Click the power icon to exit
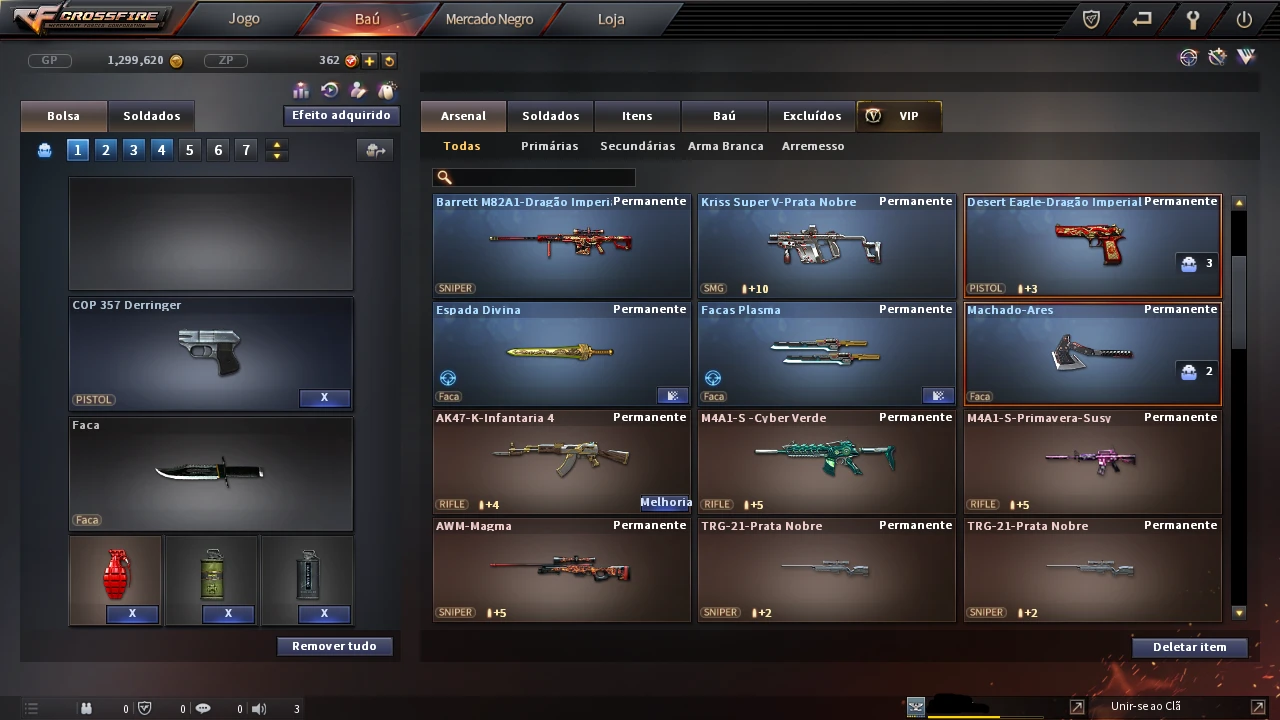 [x=1244, y=19]
